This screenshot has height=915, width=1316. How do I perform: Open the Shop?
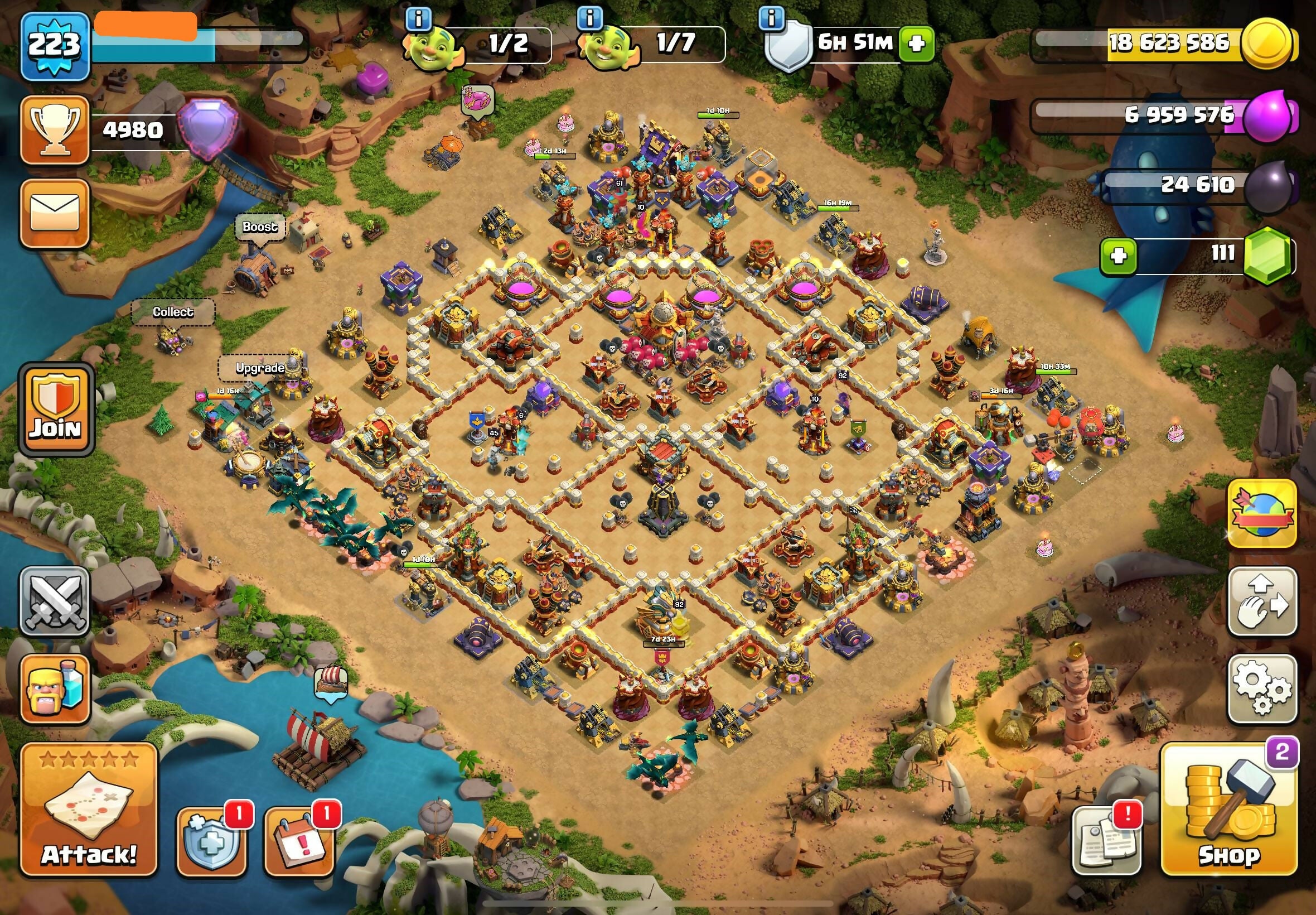tap(1228, 810)
